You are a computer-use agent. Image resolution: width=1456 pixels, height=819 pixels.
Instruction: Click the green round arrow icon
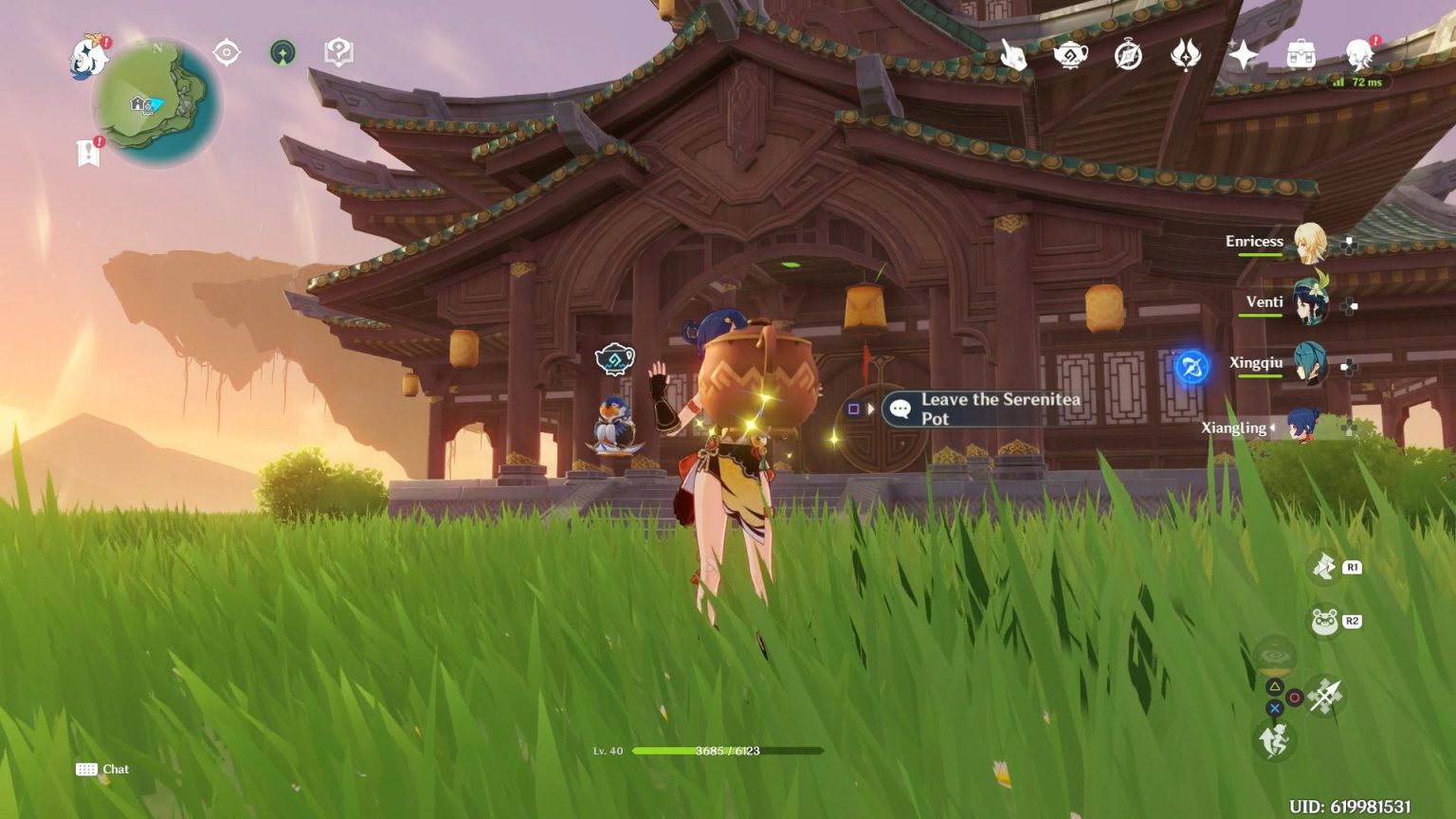pyautogui.click(x=282, y=52)
